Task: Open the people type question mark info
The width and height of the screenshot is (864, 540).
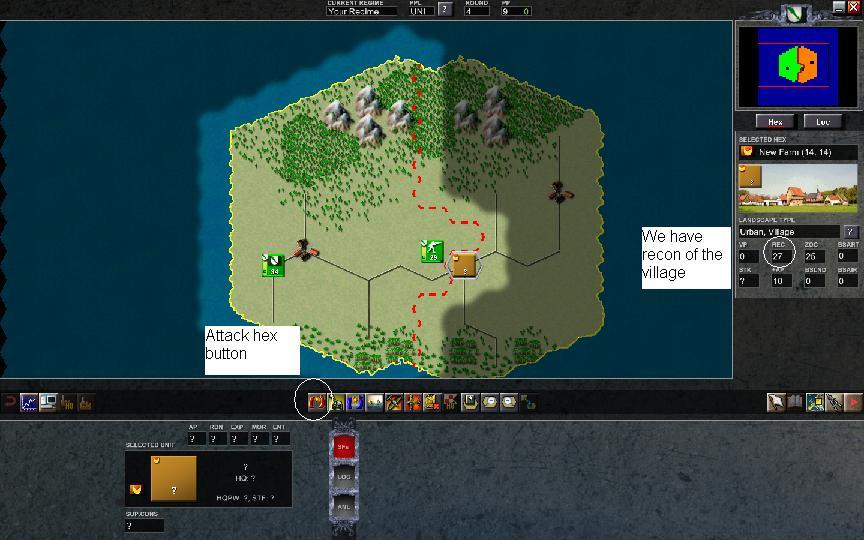Action: click(x=445, y=10)
